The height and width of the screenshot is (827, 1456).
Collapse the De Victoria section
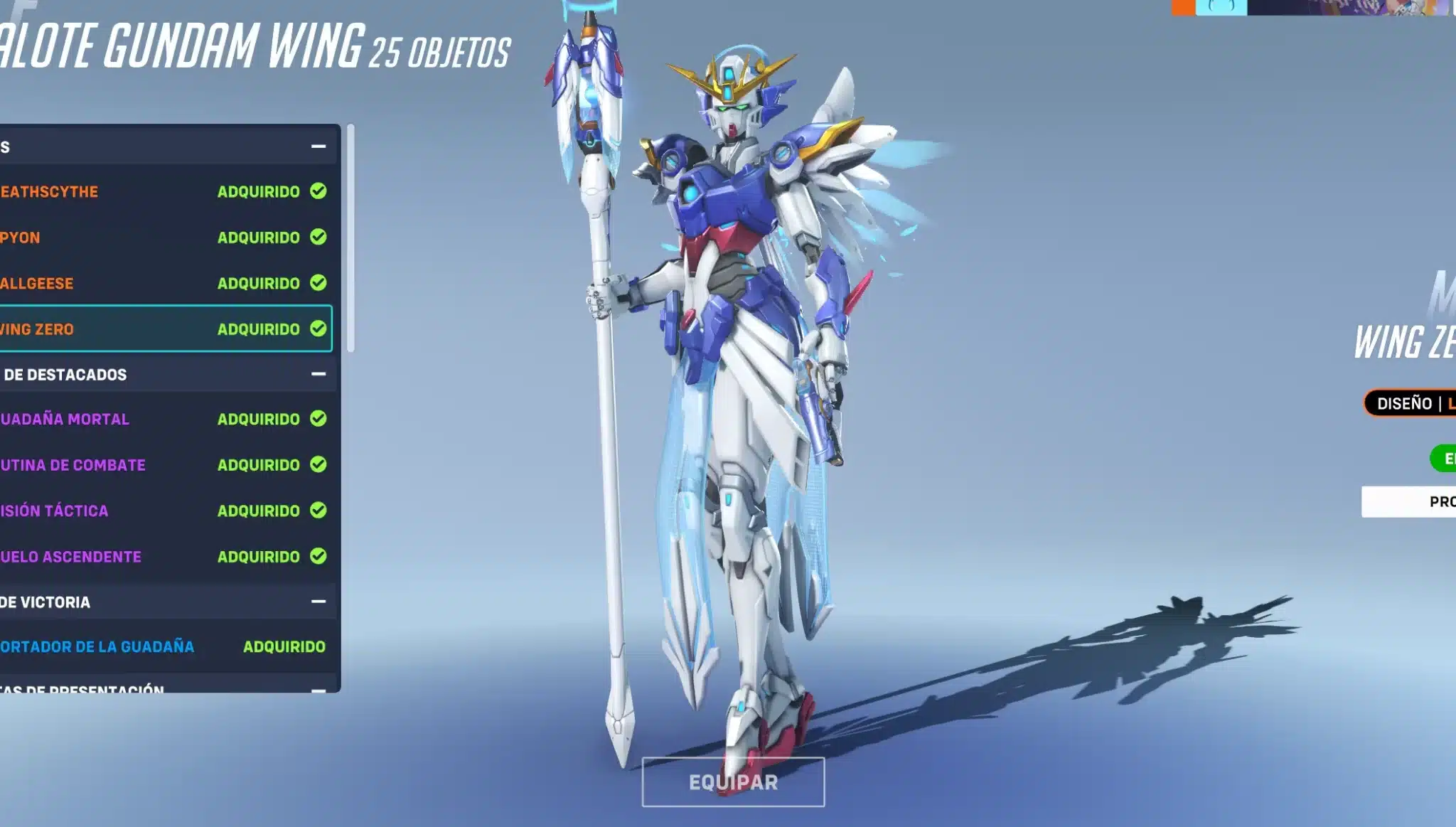(318, 602)
